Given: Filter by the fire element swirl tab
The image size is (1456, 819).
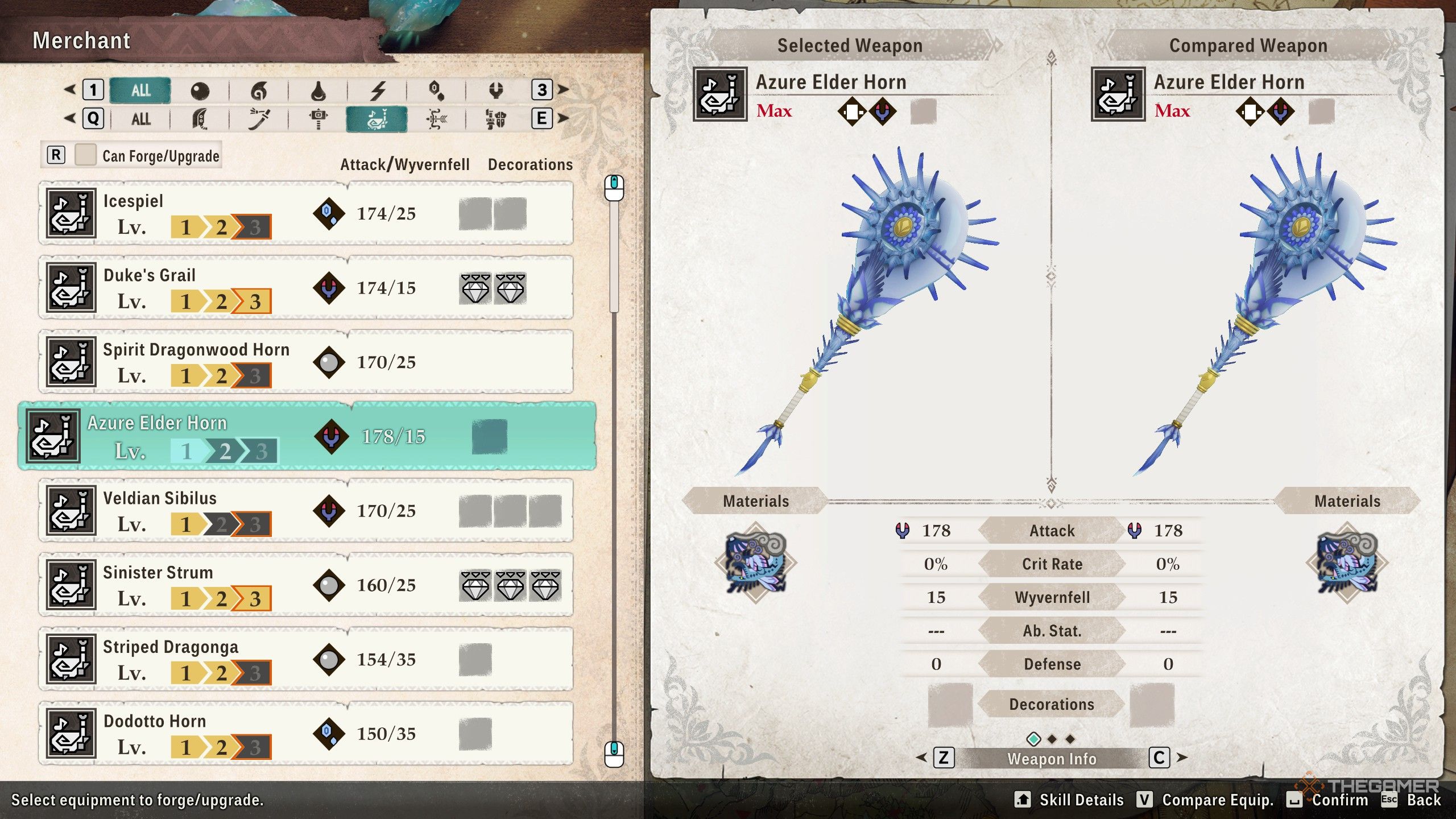Looking at the screenshot, I should point(259,90).
